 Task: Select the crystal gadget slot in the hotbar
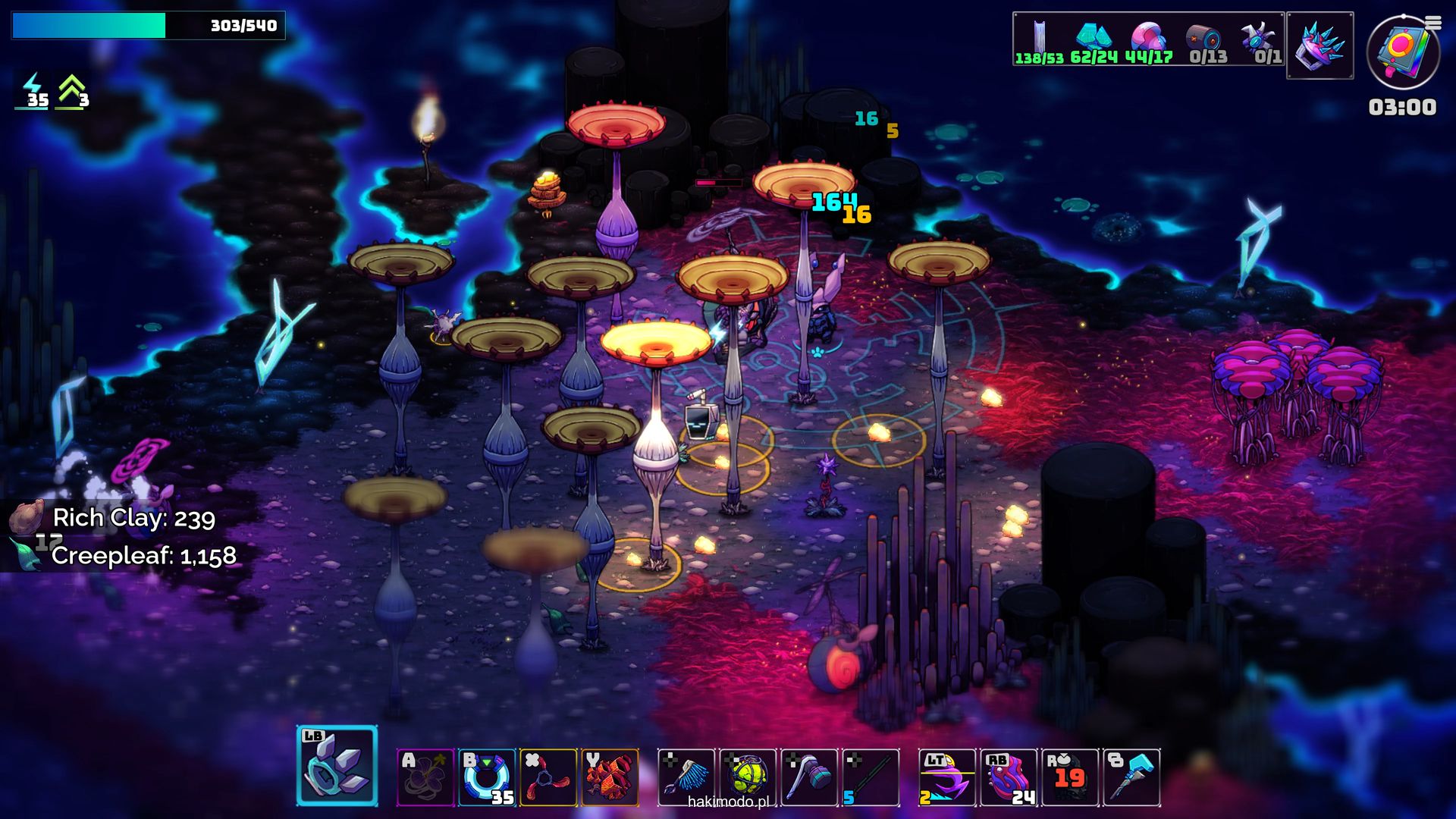click(337, 766)
